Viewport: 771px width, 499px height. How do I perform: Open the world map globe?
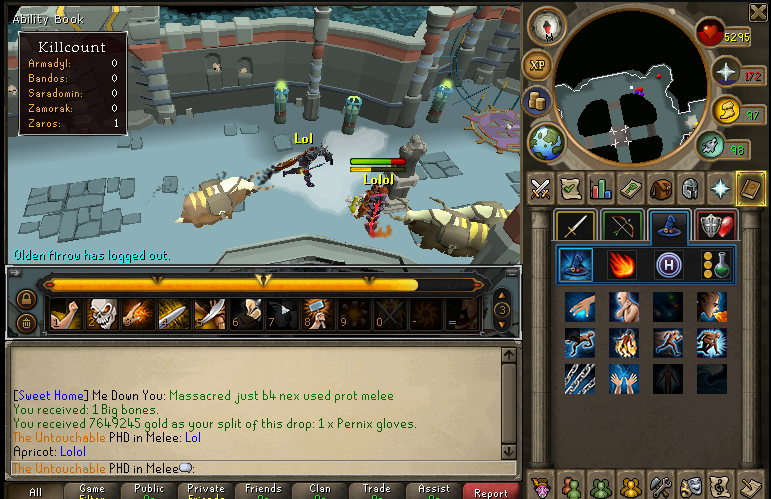pos(547,141)
